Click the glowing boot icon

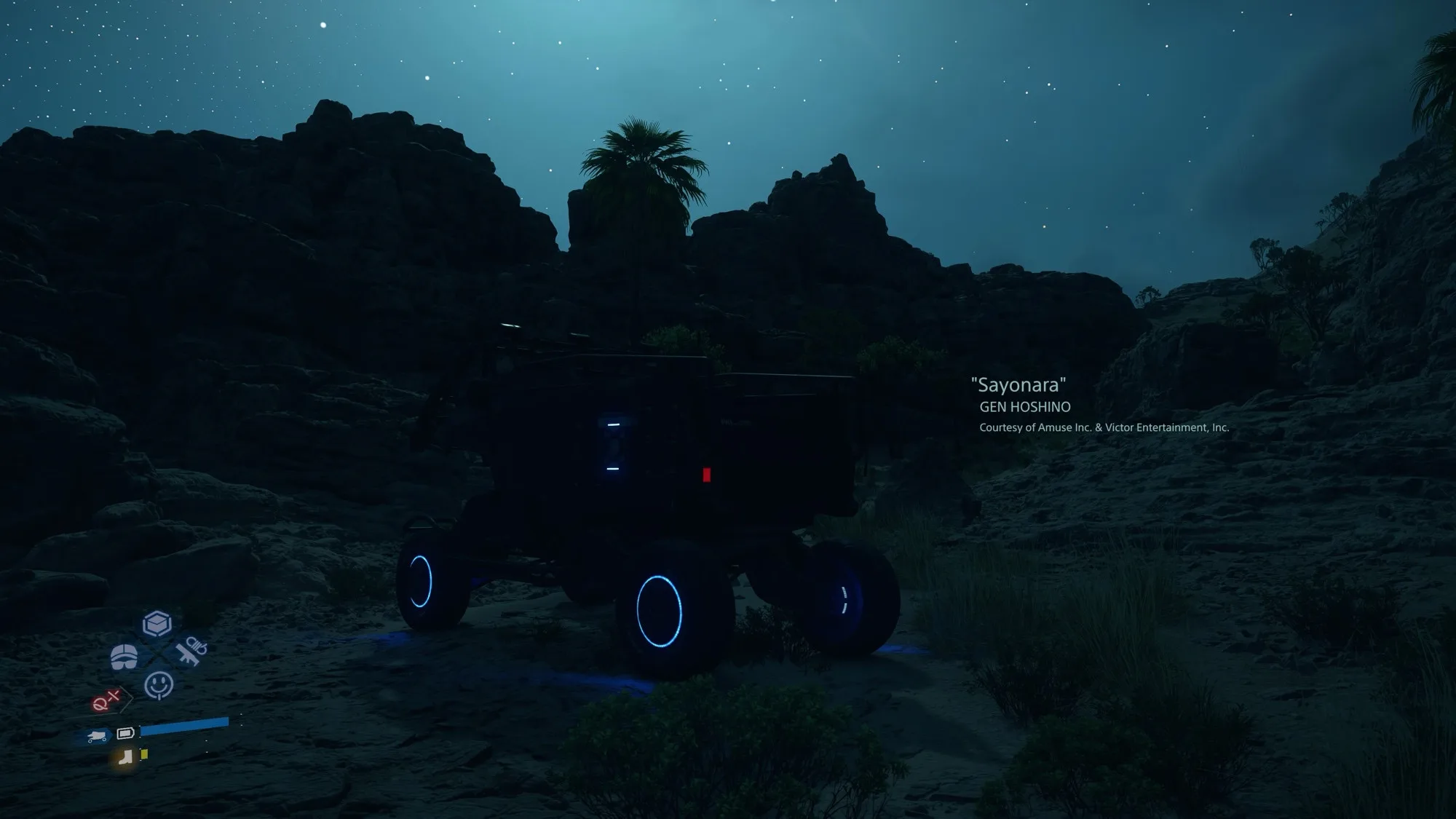125,758
